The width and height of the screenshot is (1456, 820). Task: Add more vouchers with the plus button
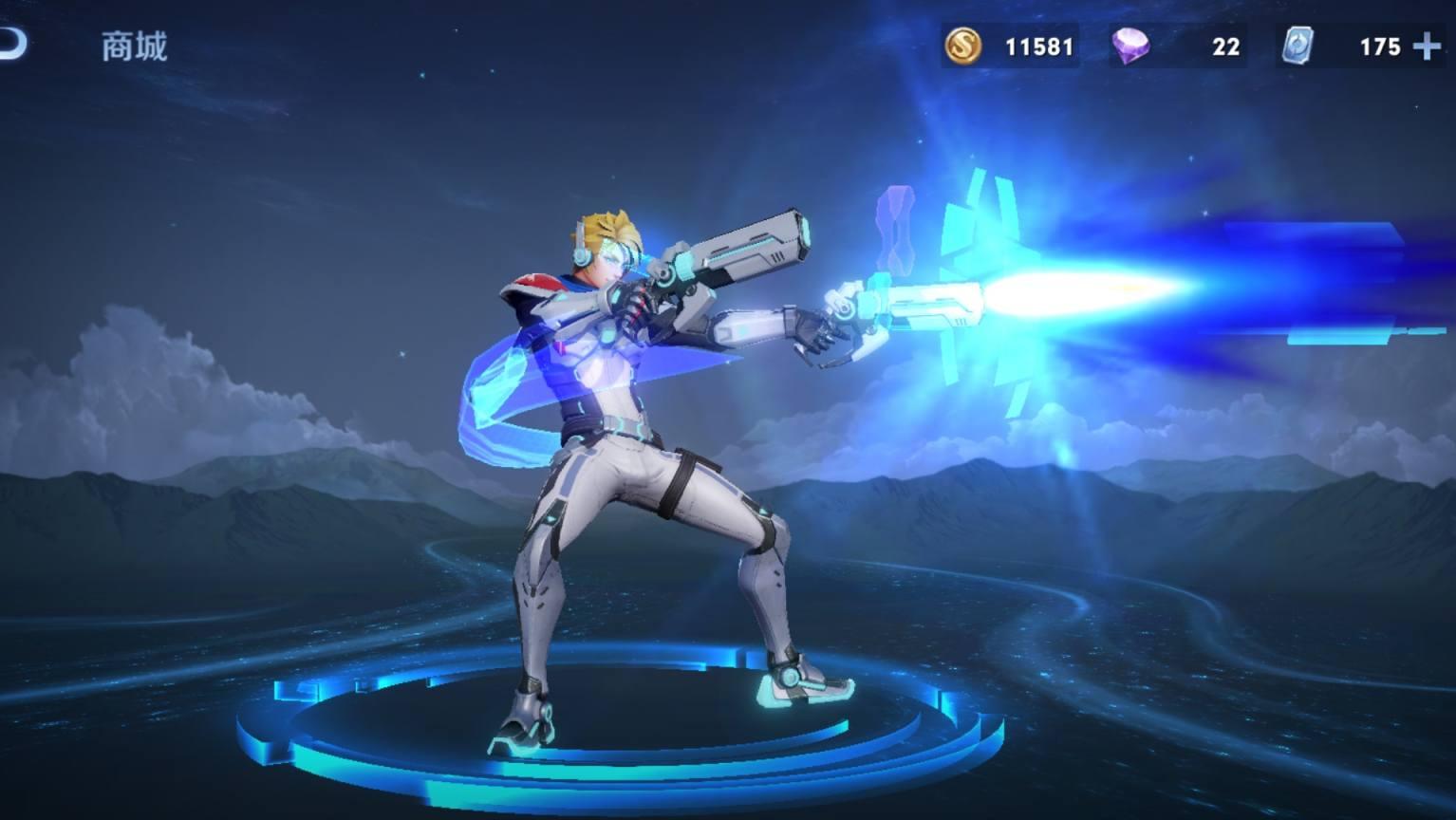click(1427, 47)
